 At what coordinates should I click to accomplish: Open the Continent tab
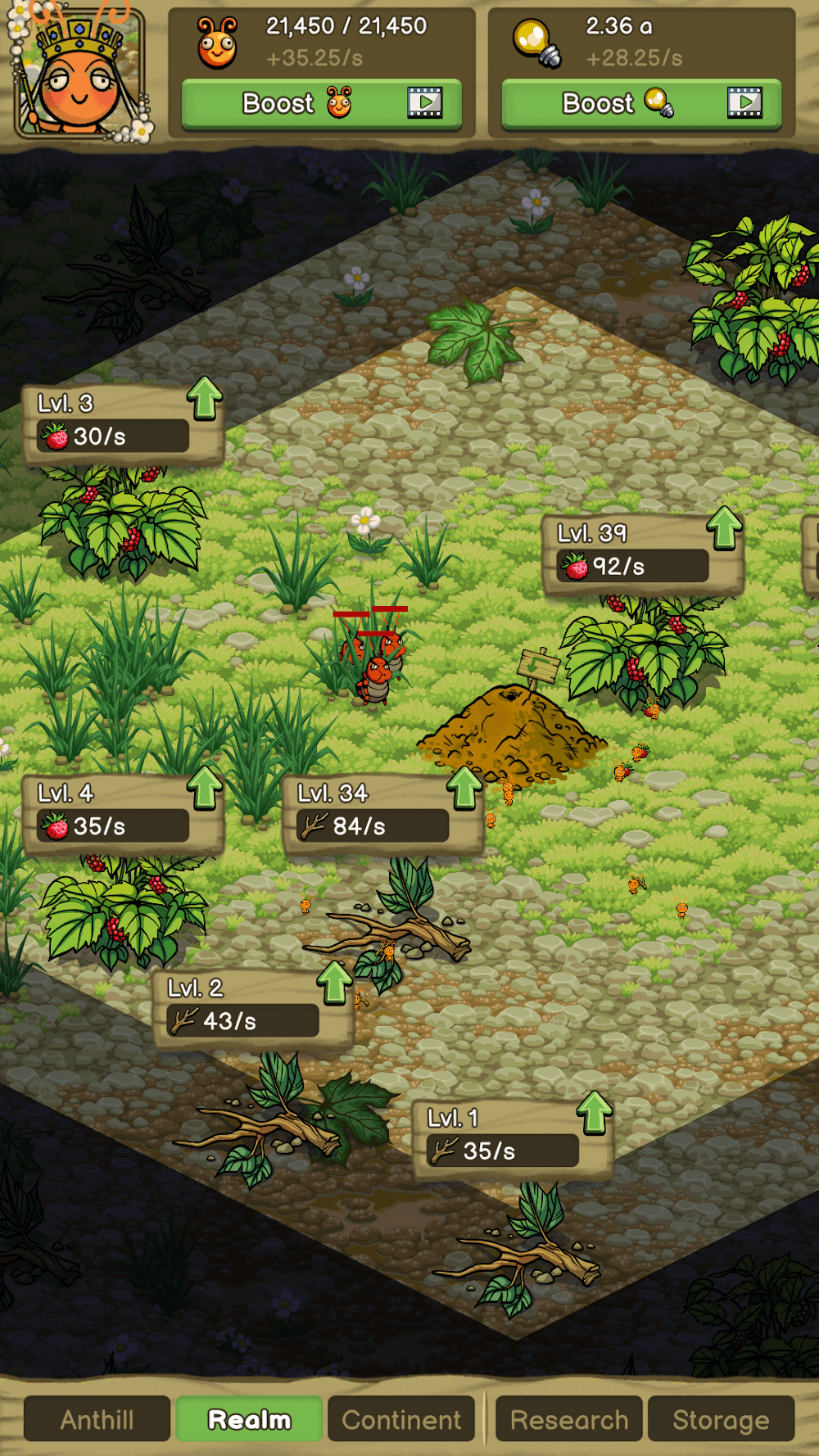tap(401, 1419)
